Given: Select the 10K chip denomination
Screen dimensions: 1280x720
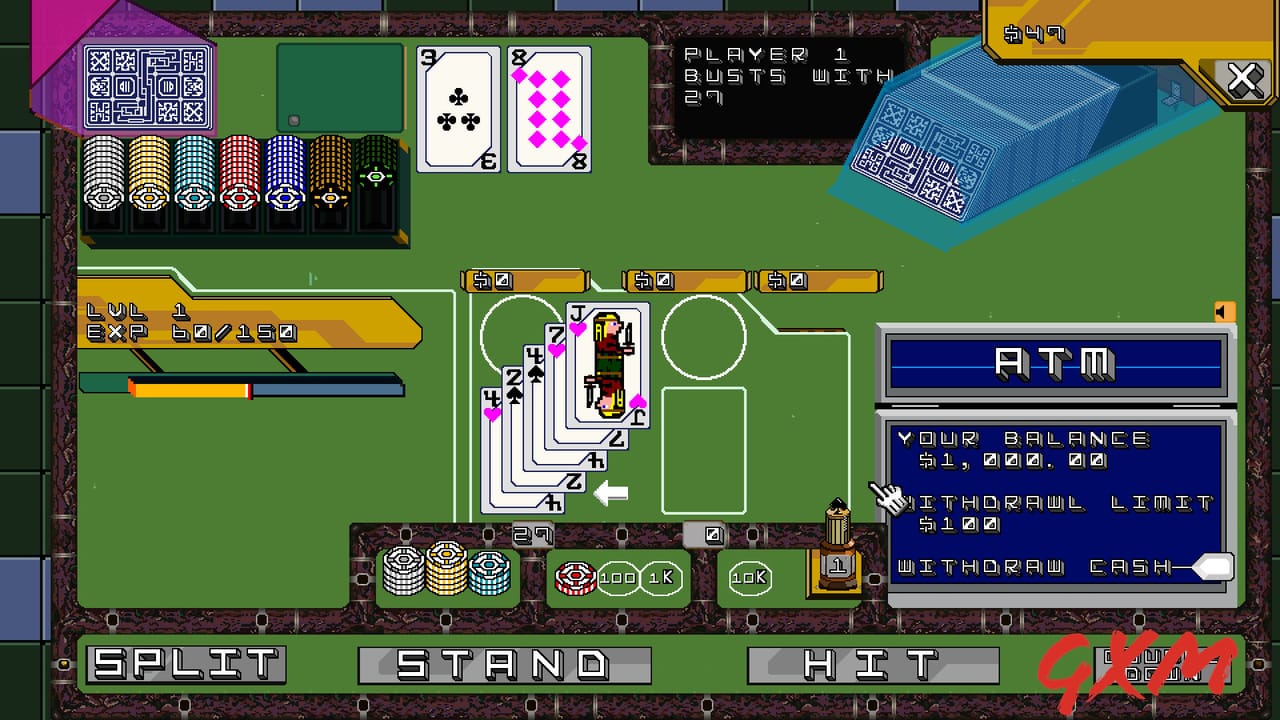Looking at the screenshot, I should [x=748, y=576].
